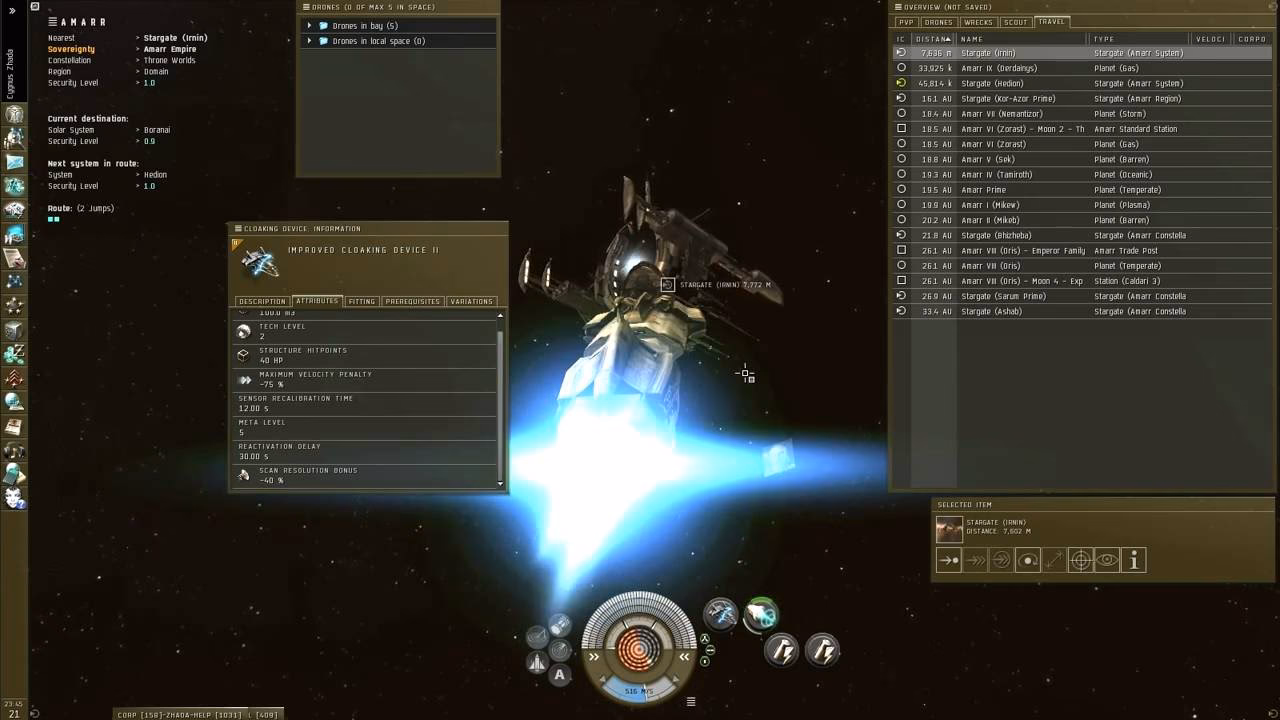Open the CORP chat channel
The width and height of the screenshot is (1280, 720).
[135, 714]
